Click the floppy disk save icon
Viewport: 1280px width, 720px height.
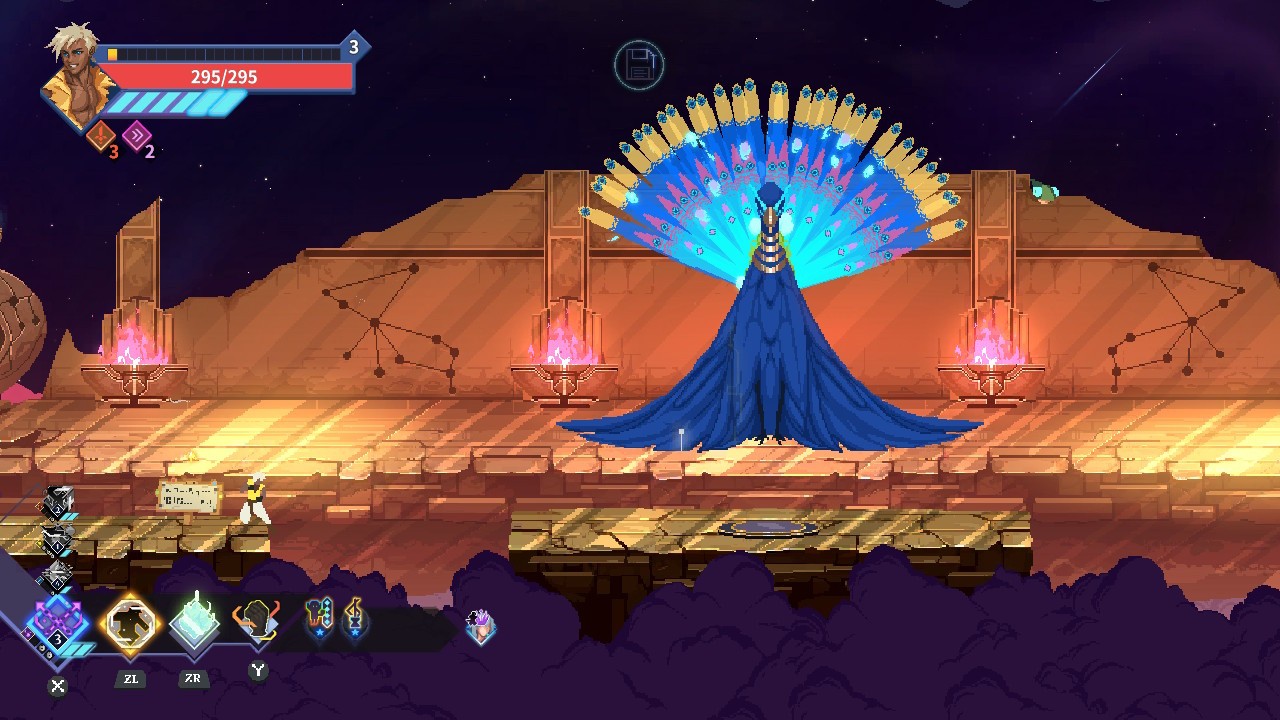[639, 66]
